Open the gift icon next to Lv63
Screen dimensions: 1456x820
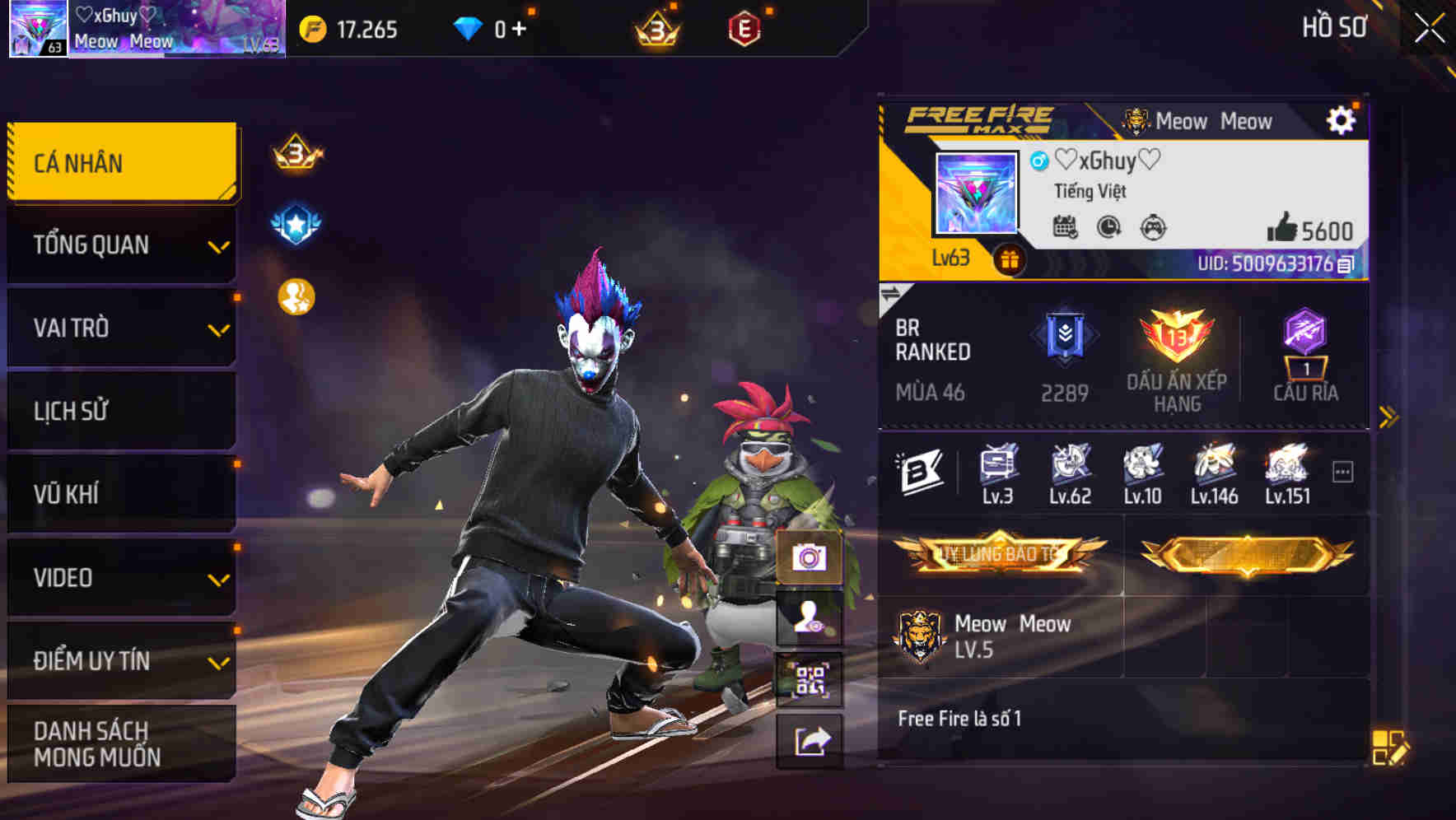pyautogui.click(x=1009, y=258)
